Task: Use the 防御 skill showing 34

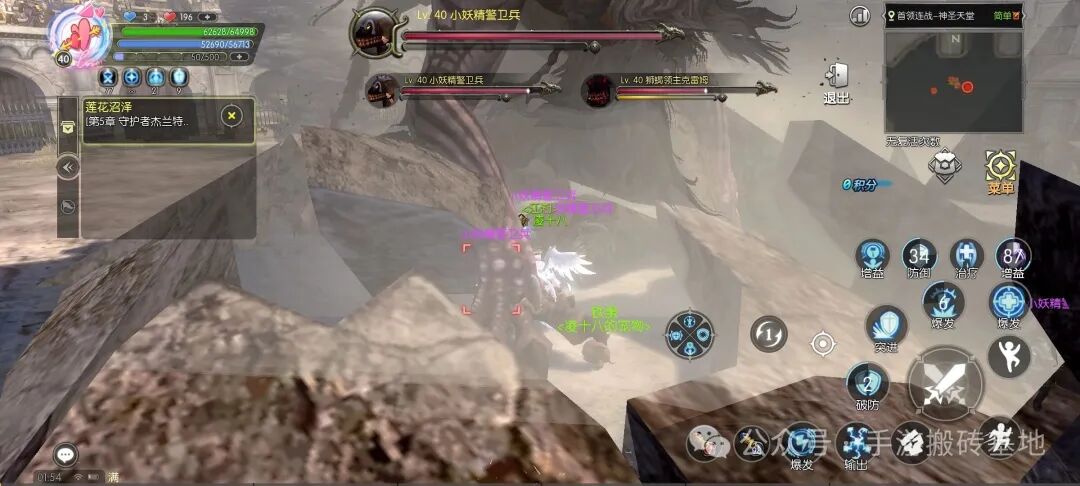Action: [917, 256]
